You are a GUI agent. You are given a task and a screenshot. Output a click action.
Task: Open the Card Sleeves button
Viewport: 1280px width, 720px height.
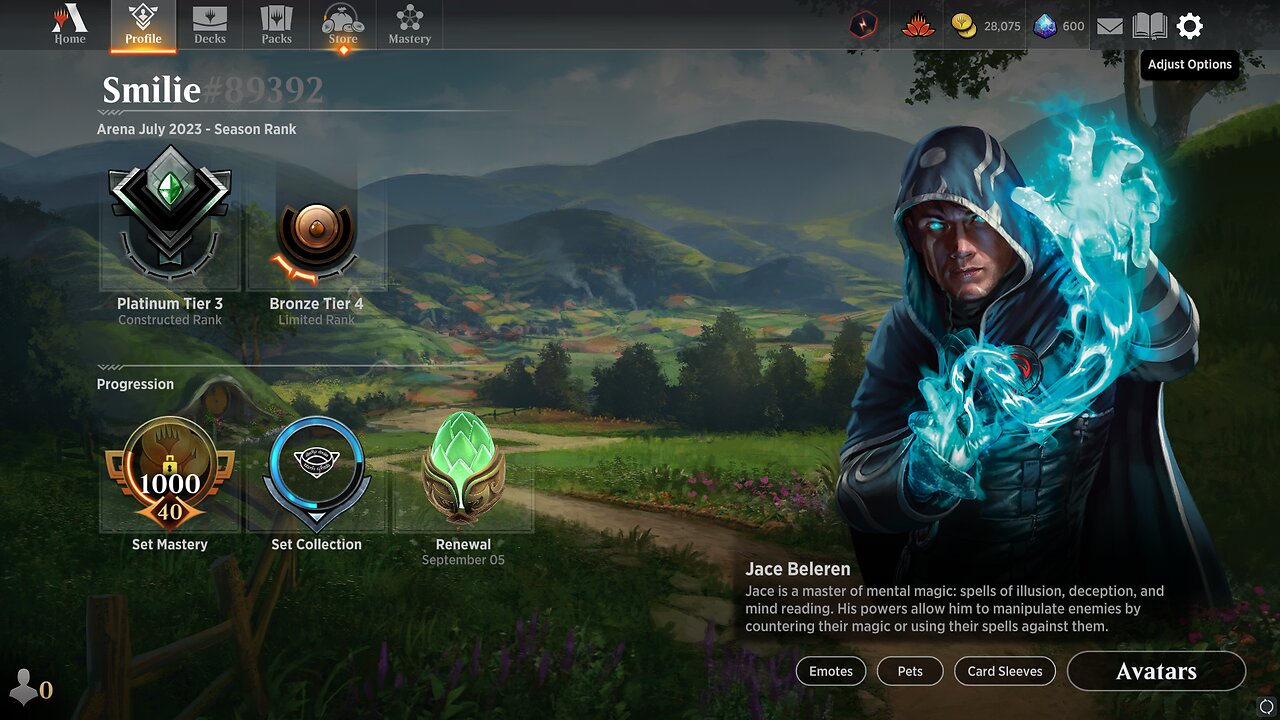point(1004,671)
